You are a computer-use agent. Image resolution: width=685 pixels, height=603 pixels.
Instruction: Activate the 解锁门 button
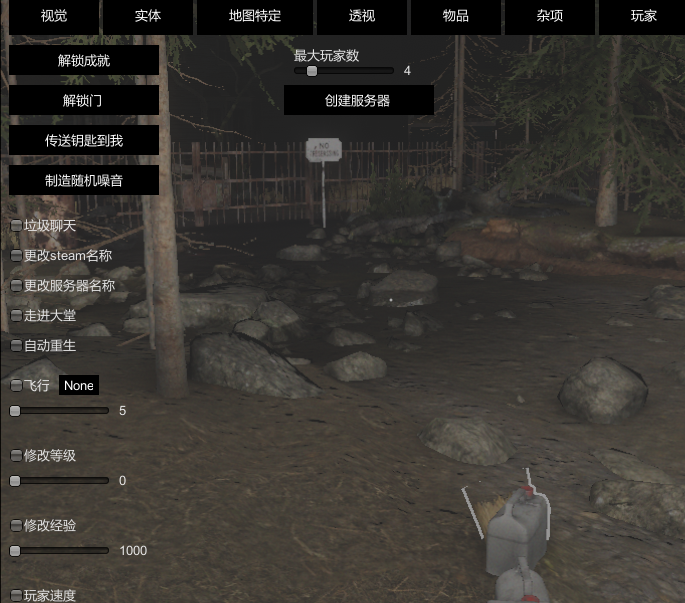coord(84,100)
